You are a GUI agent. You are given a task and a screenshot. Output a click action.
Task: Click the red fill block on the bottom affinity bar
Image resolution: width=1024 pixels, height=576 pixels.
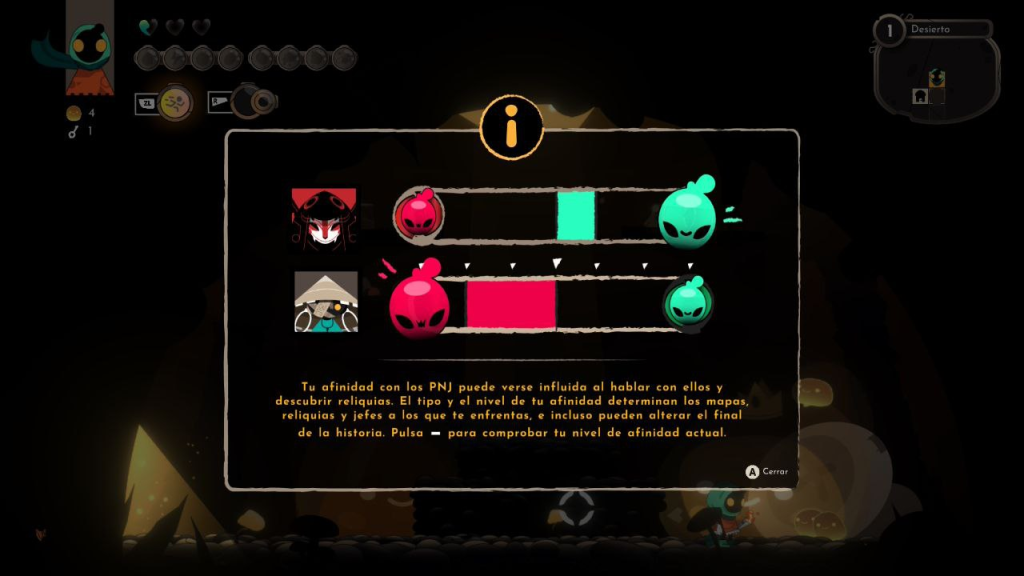510,304
